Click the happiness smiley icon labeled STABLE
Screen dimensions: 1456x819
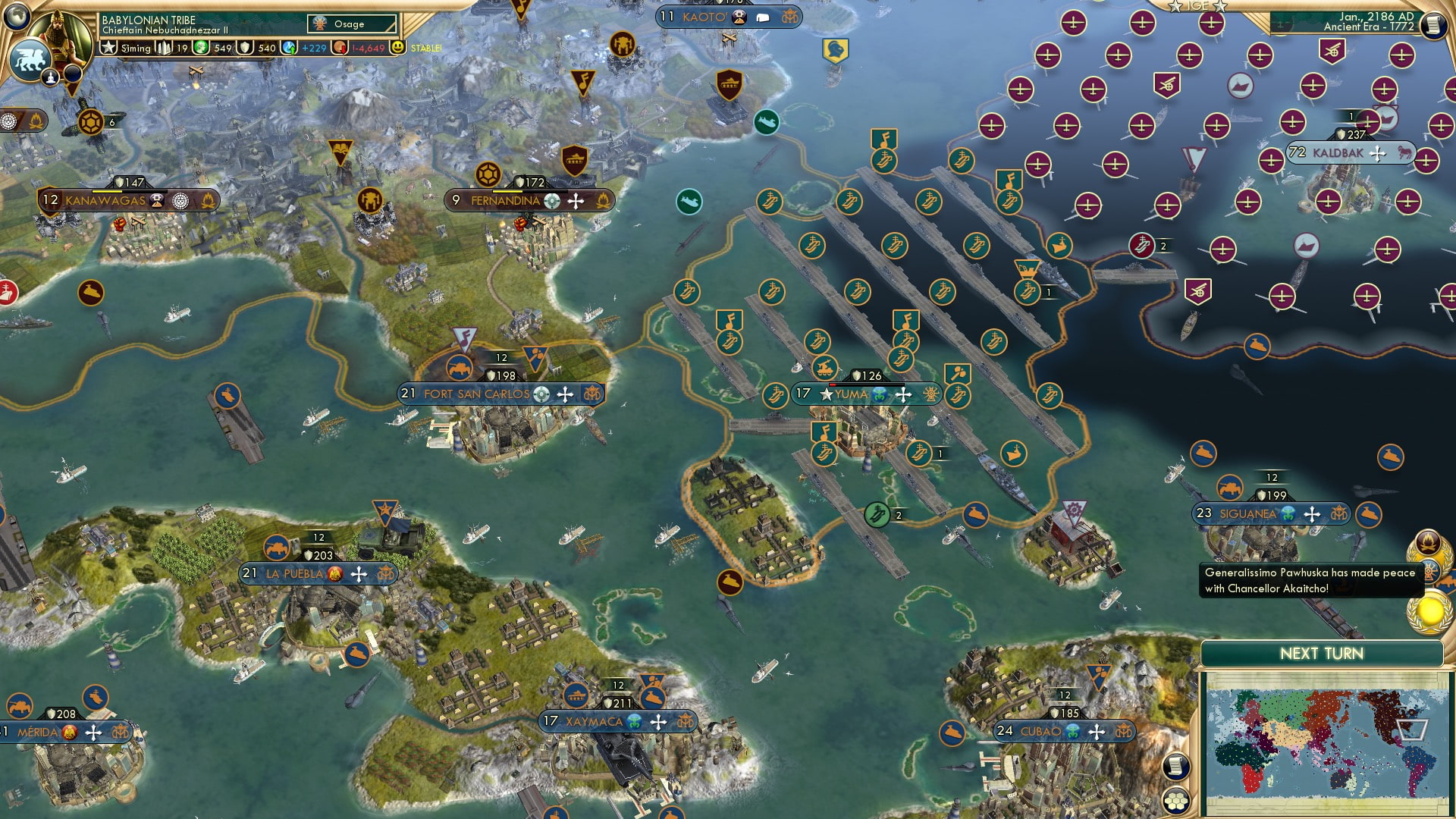point(397,47)
